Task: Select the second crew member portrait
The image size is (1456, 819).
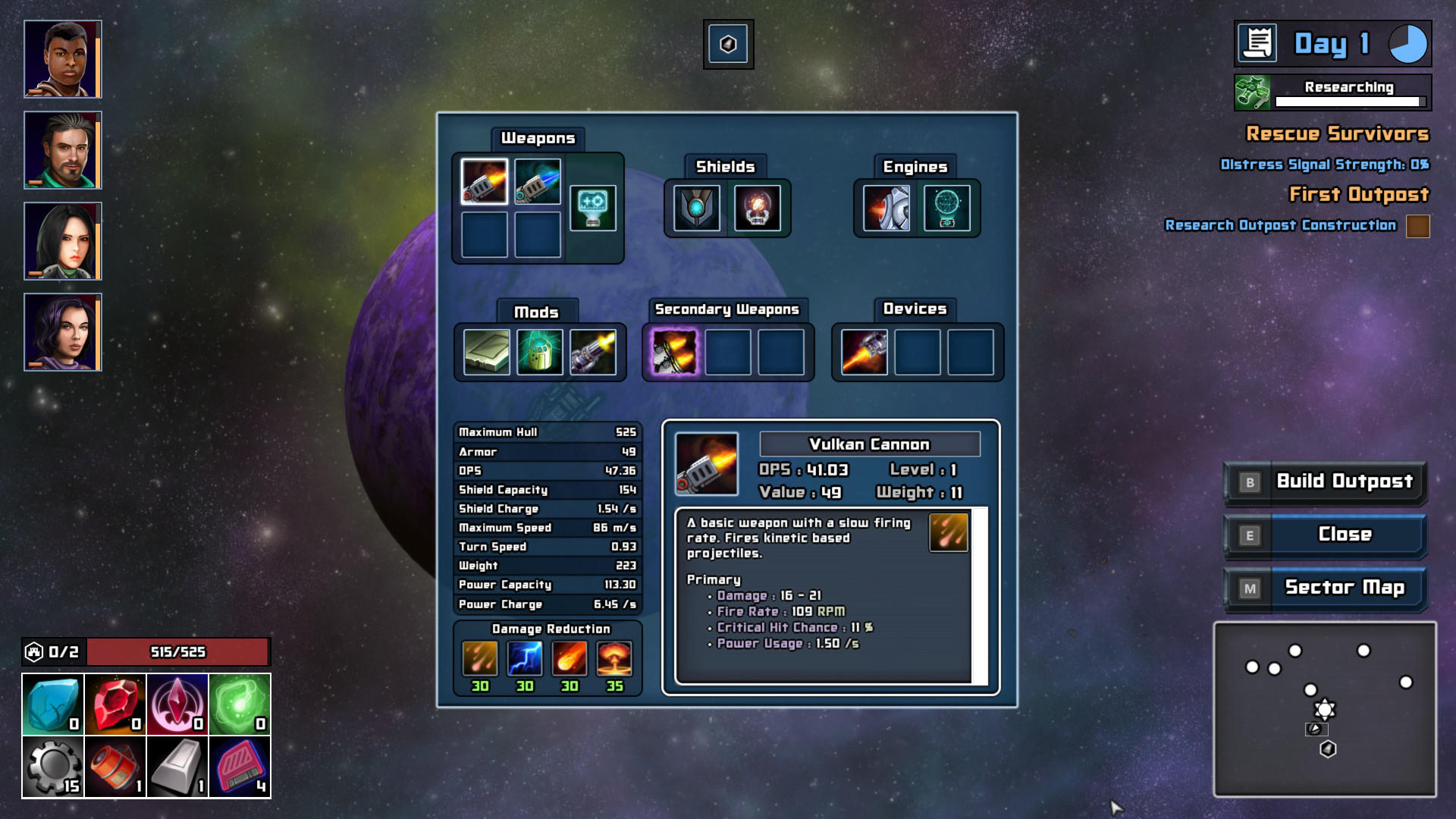Action: tap(62, 150)
